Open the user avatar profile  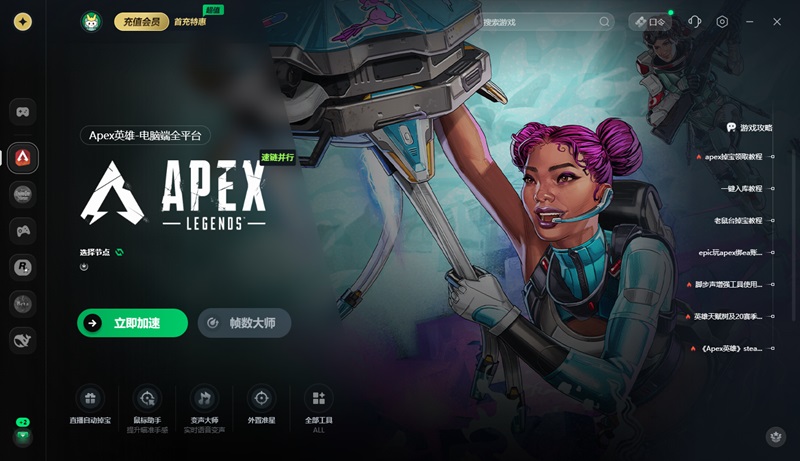[92, 21]
